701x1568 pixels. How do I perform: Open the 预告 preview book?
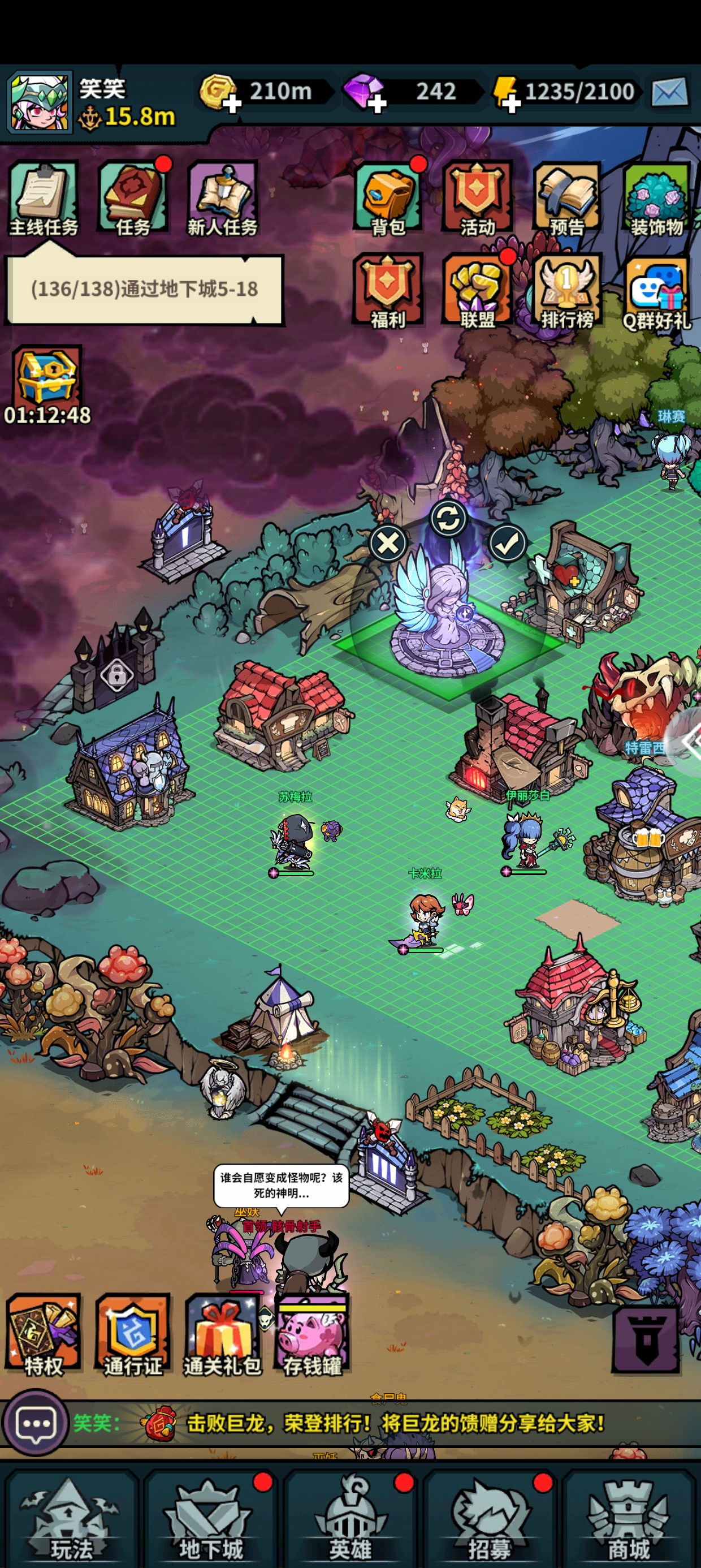tap(567, 198)
